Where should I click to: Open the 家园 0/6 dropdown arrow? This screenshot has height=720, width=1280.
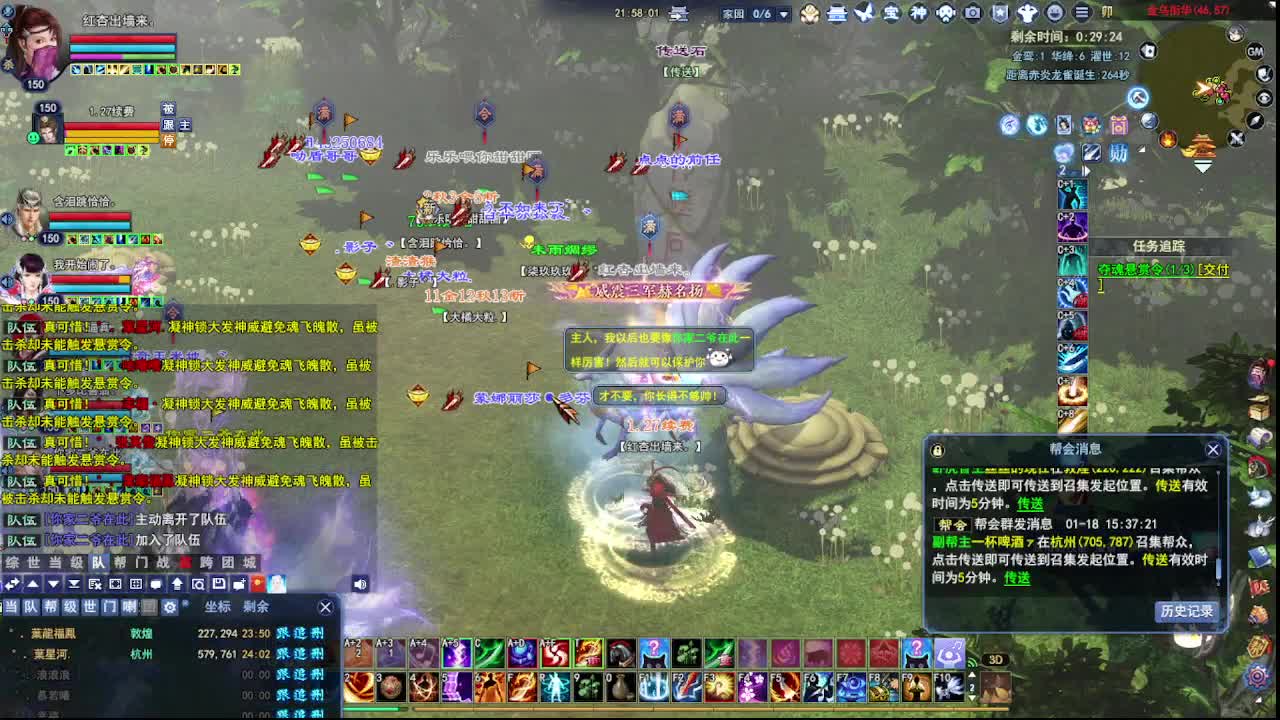click(785, 13)
